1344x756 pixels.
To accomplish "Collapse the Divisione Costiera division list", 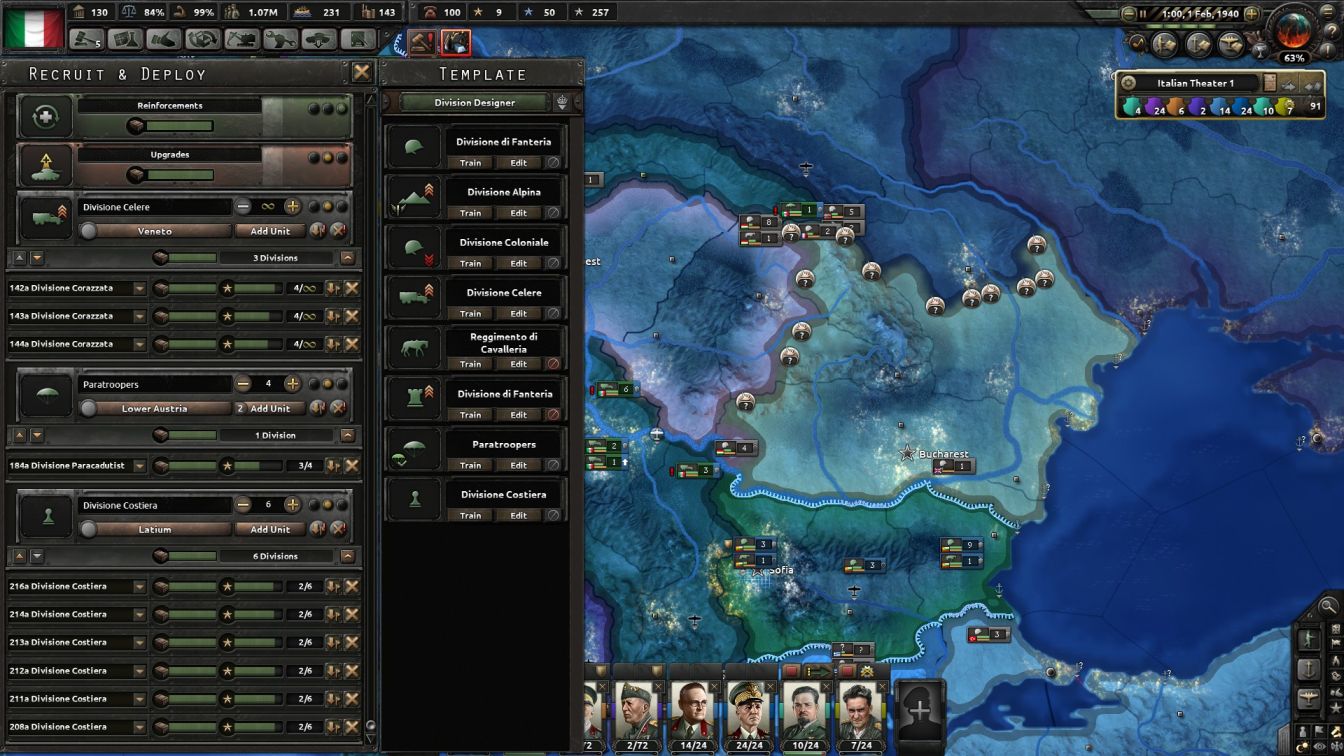I will pos(348,556).
